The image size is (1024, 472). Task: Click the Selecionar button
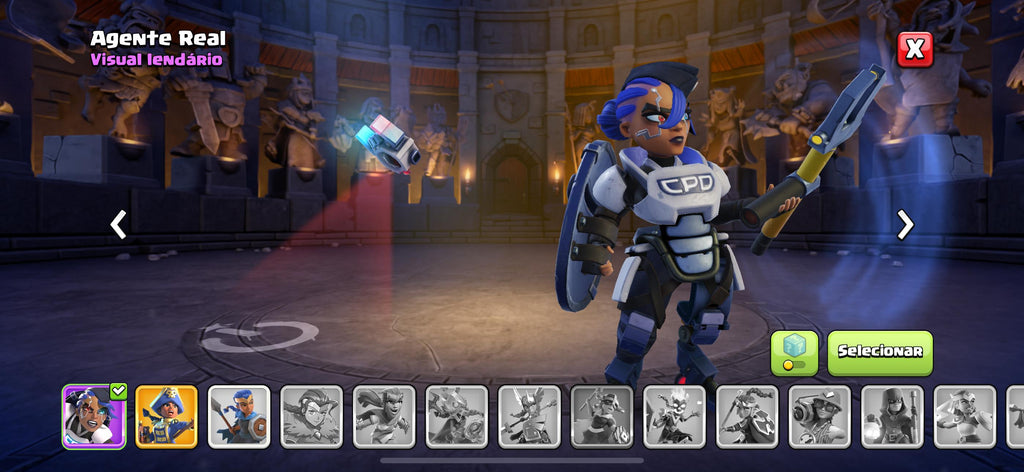(880, 352)
